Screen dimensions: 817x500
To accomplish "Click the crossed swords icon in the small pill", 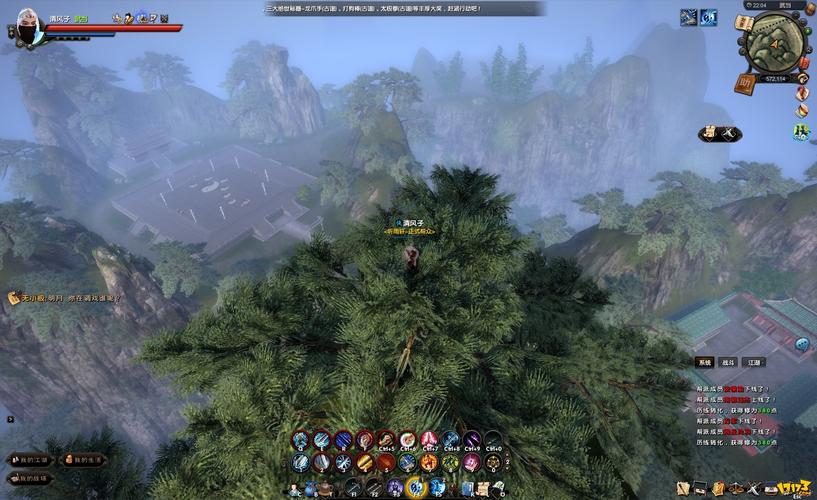I will click(x=730, y=132).
